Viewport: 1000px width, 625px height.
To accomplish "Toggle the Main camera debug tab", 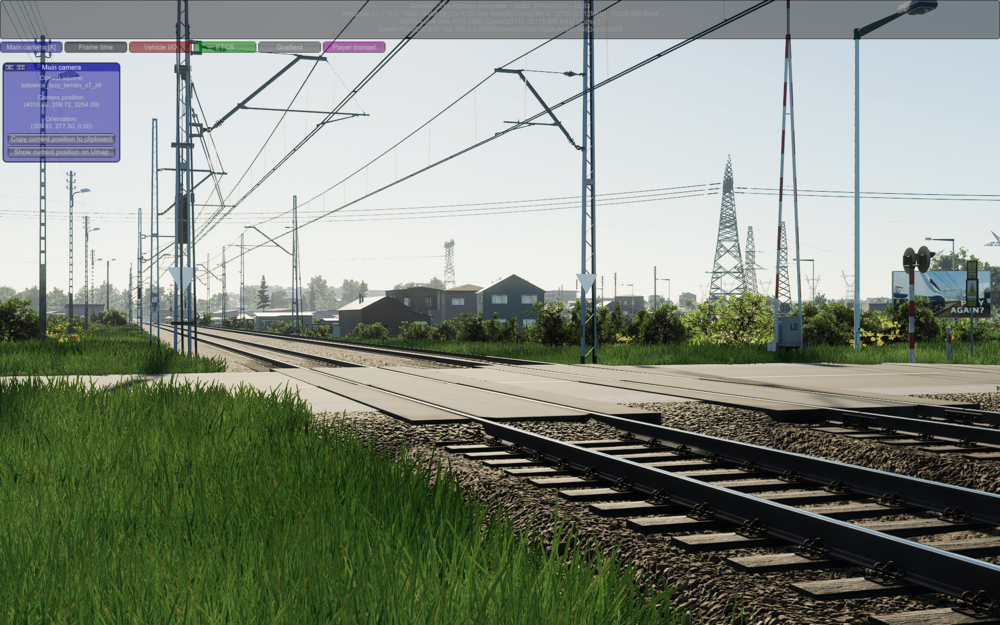I will tap(31, 47).
